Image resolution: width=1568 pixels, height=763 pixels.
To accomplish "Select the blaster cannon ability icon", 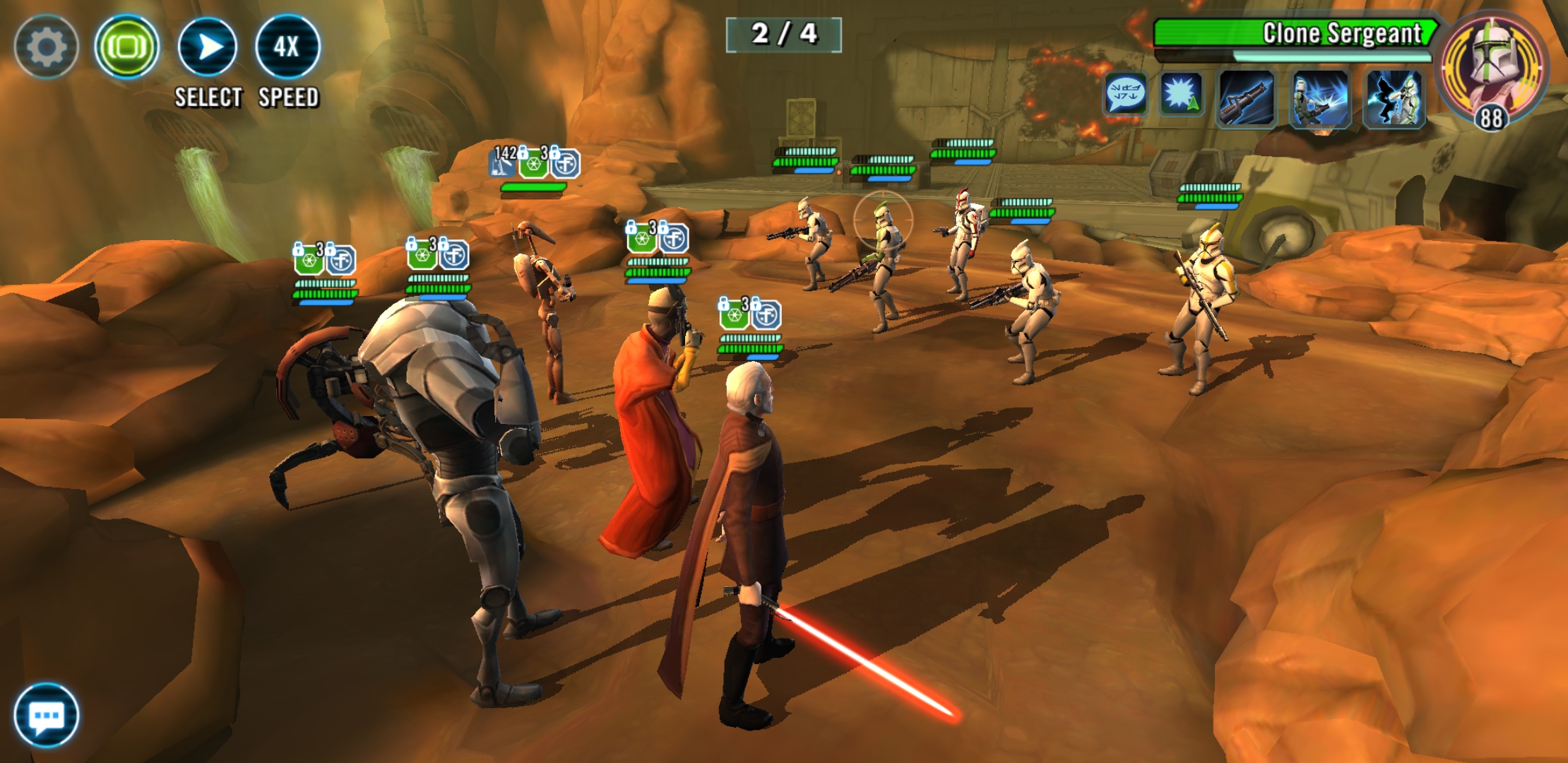I will [1247, 99].
